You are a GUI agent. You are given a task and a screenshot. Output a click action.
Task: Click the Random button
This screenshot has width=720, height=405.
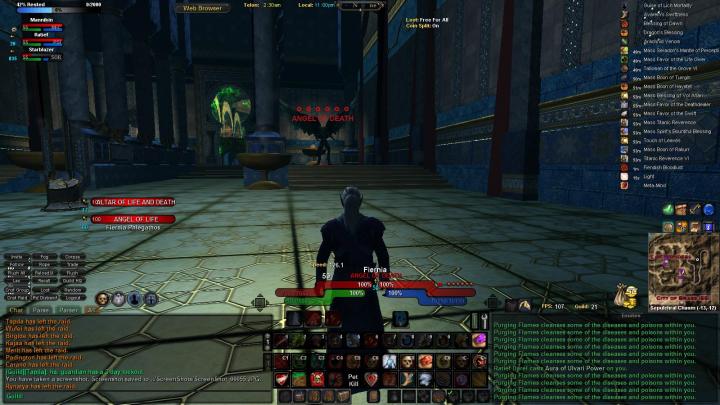(x=73, y=289)
